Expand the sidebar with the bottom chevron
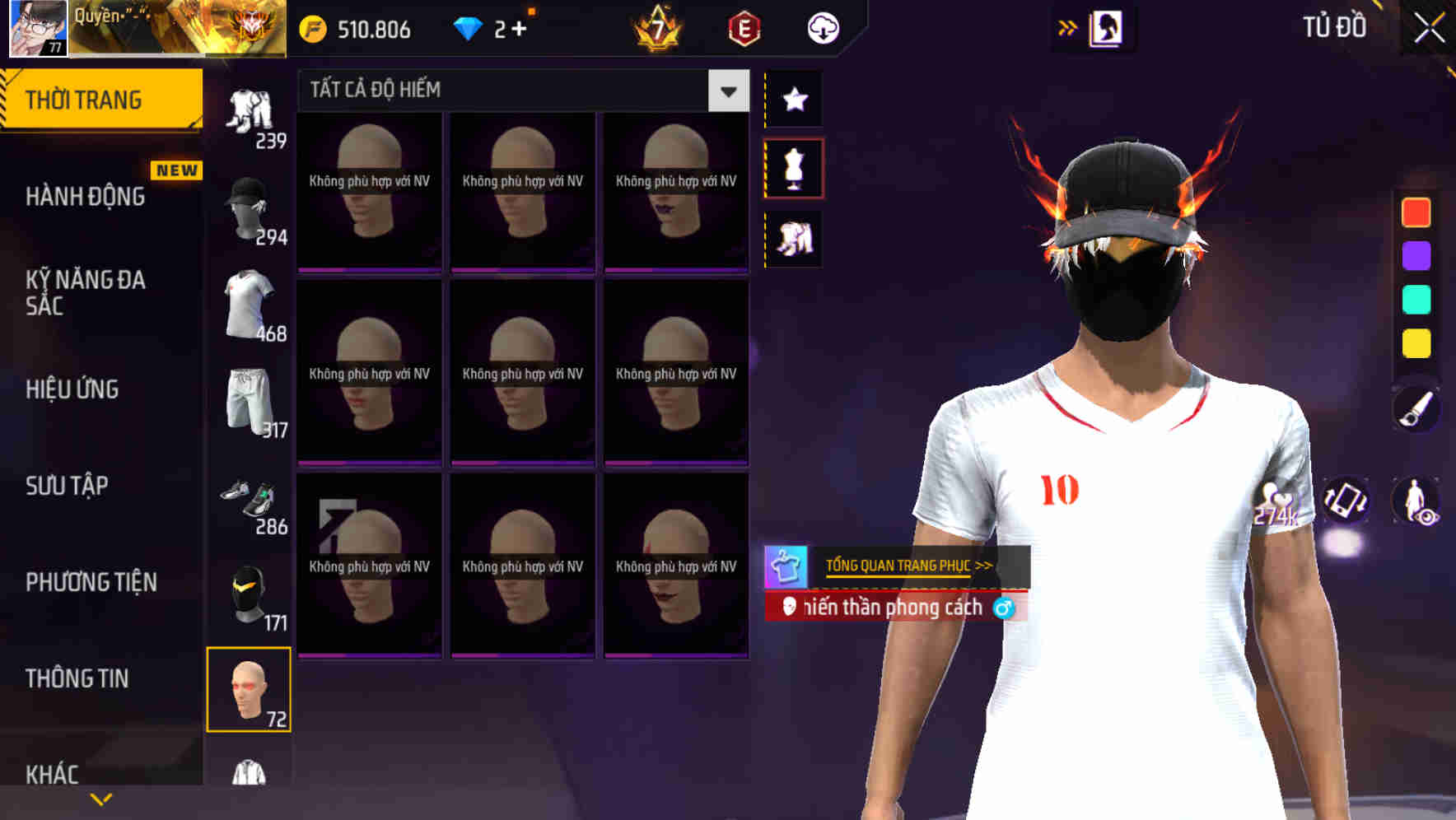The image size is (1456, 820). 101,798
